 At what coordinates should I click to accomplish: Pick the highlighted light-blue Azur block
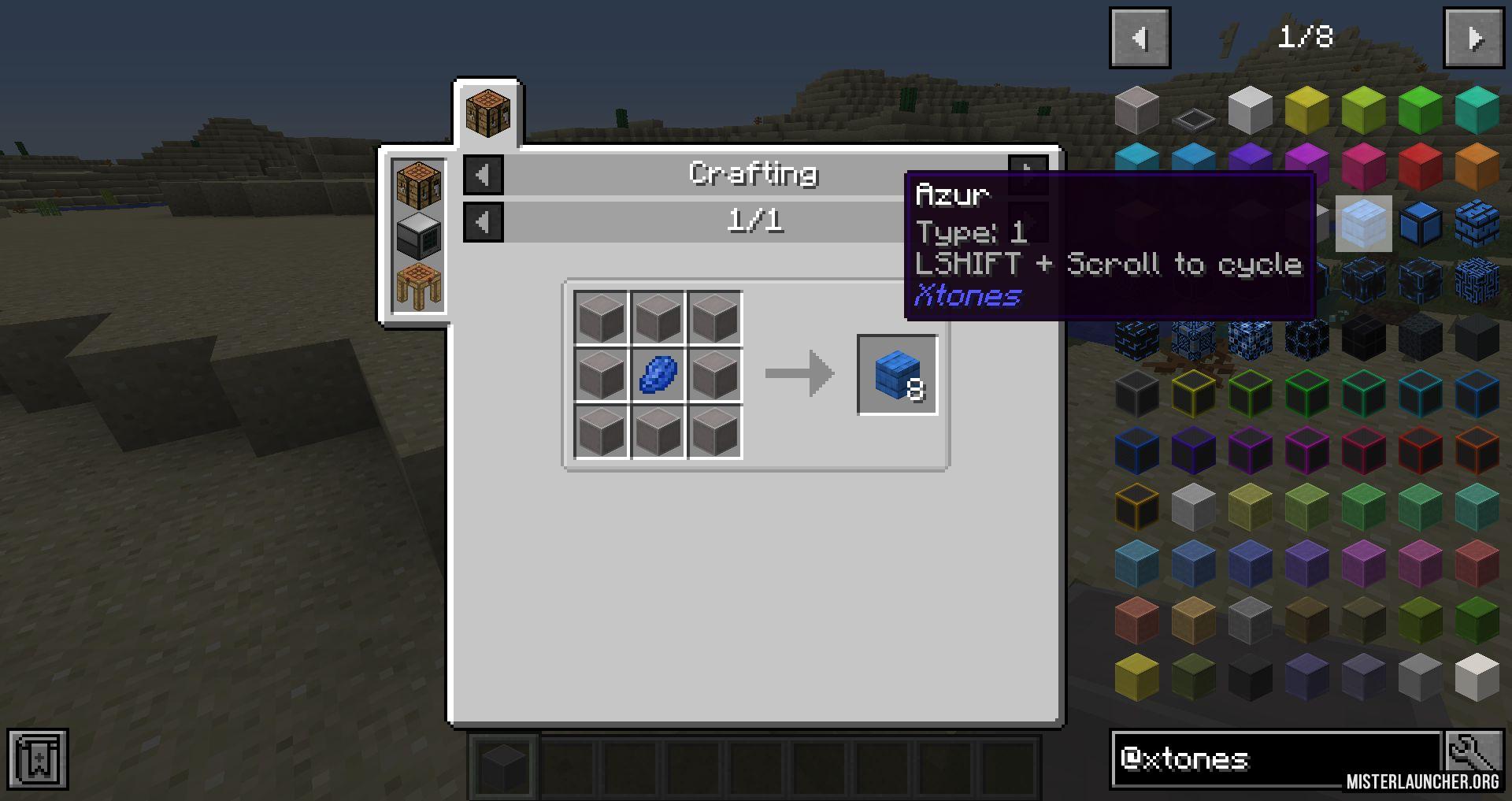tap(1363, 224)
